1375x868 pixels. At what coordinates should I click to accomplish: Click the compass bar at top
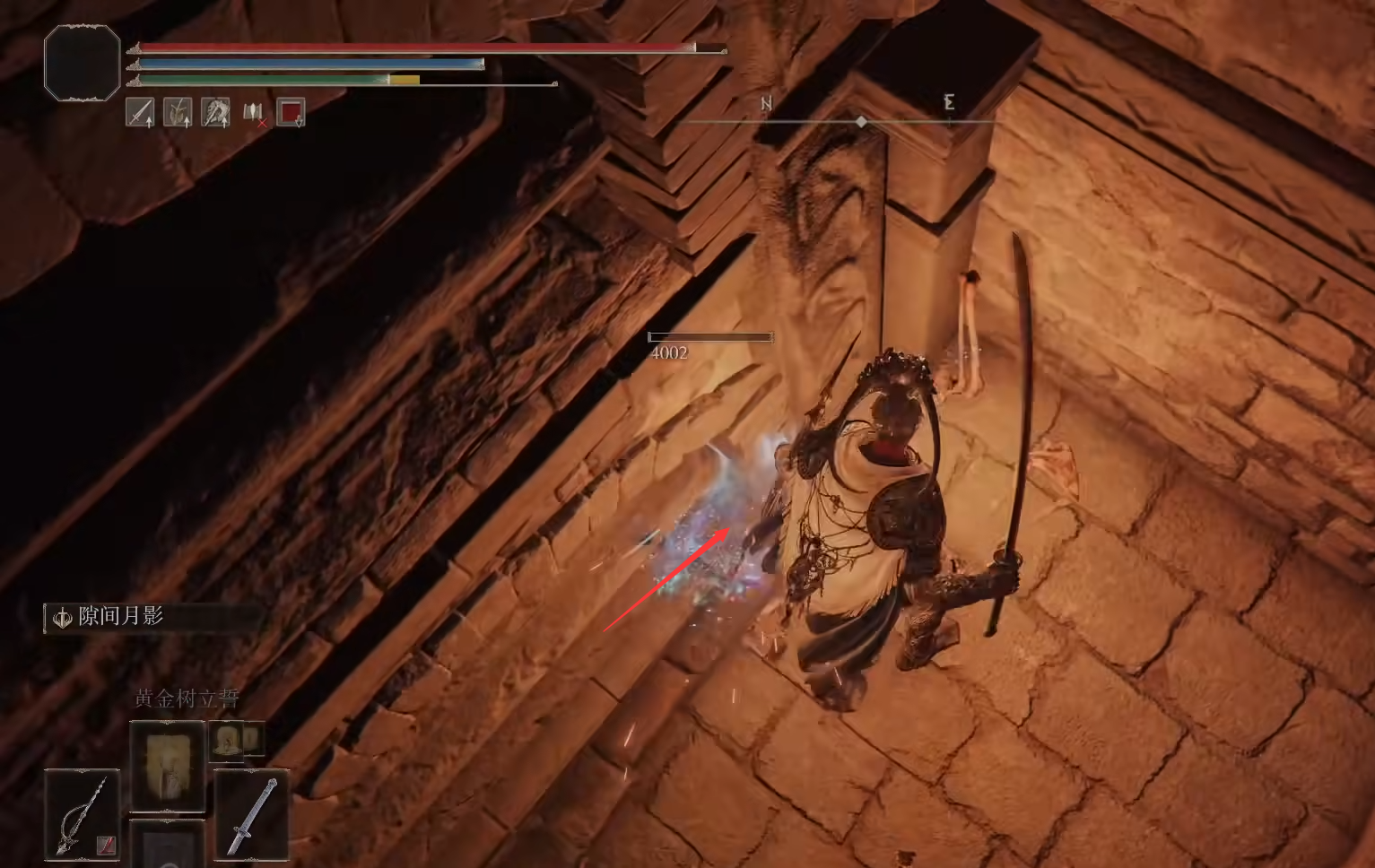(x=860, y=120)
